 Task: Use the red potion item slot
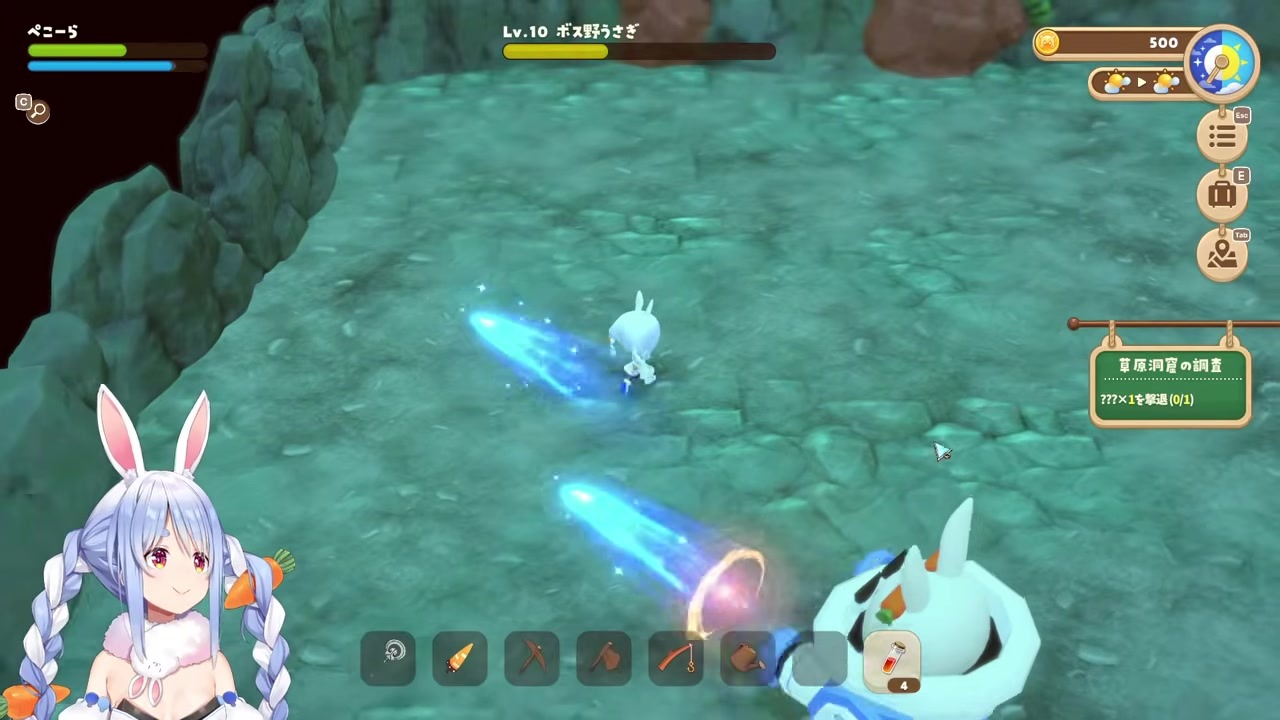click(x=892, y=660)
